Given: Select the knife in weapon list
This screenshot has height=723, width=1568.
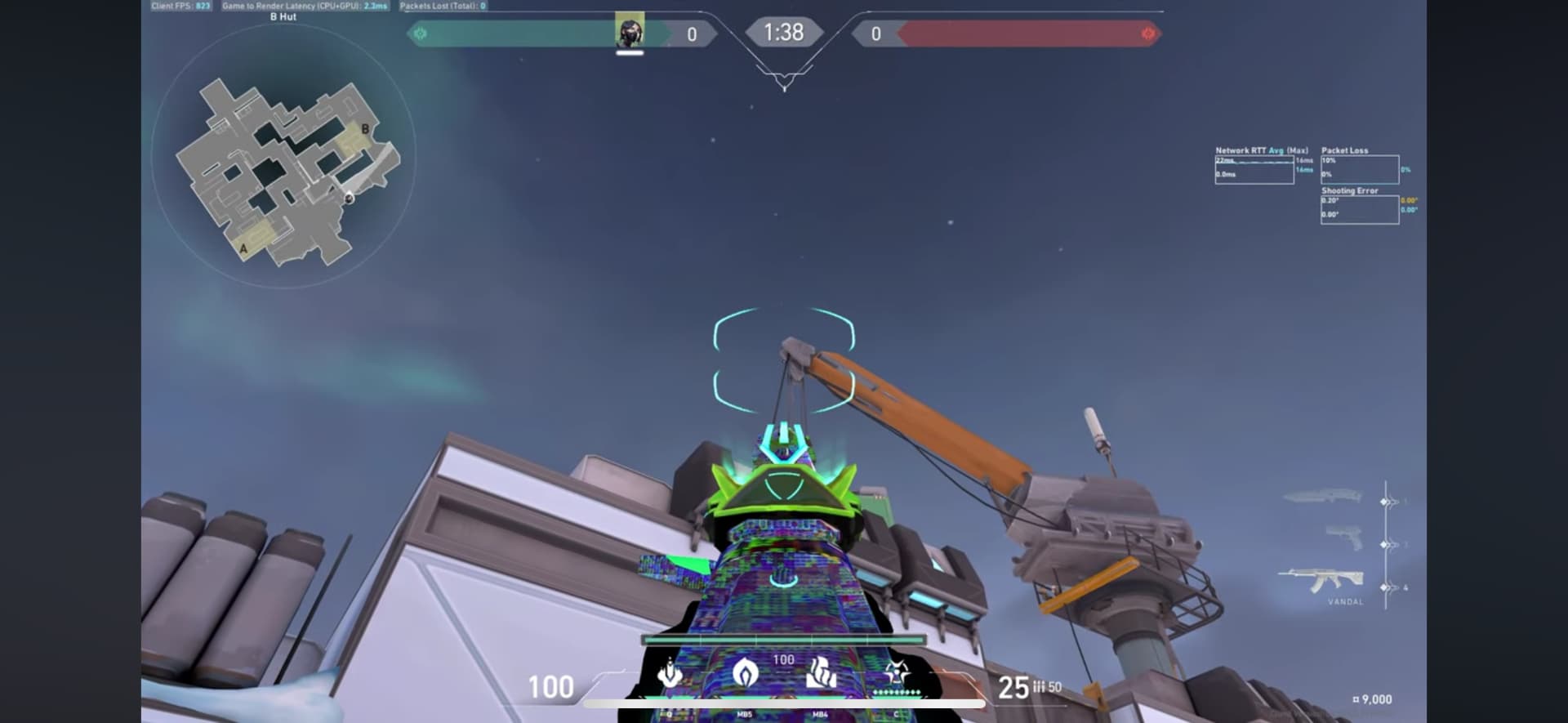Looking at the screenshot, I should [1323, 496].
